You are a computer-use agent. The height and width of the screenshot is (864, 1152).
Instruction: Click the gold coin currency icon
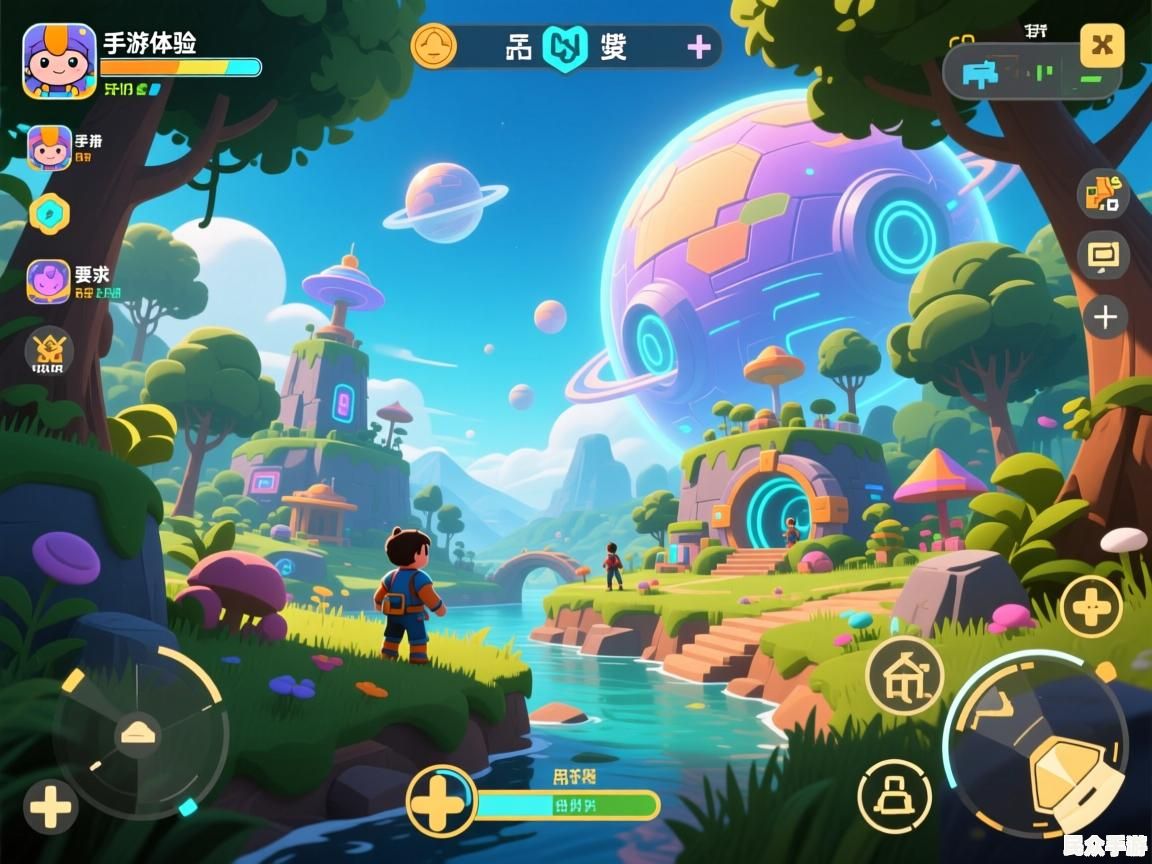pos(433,46)
